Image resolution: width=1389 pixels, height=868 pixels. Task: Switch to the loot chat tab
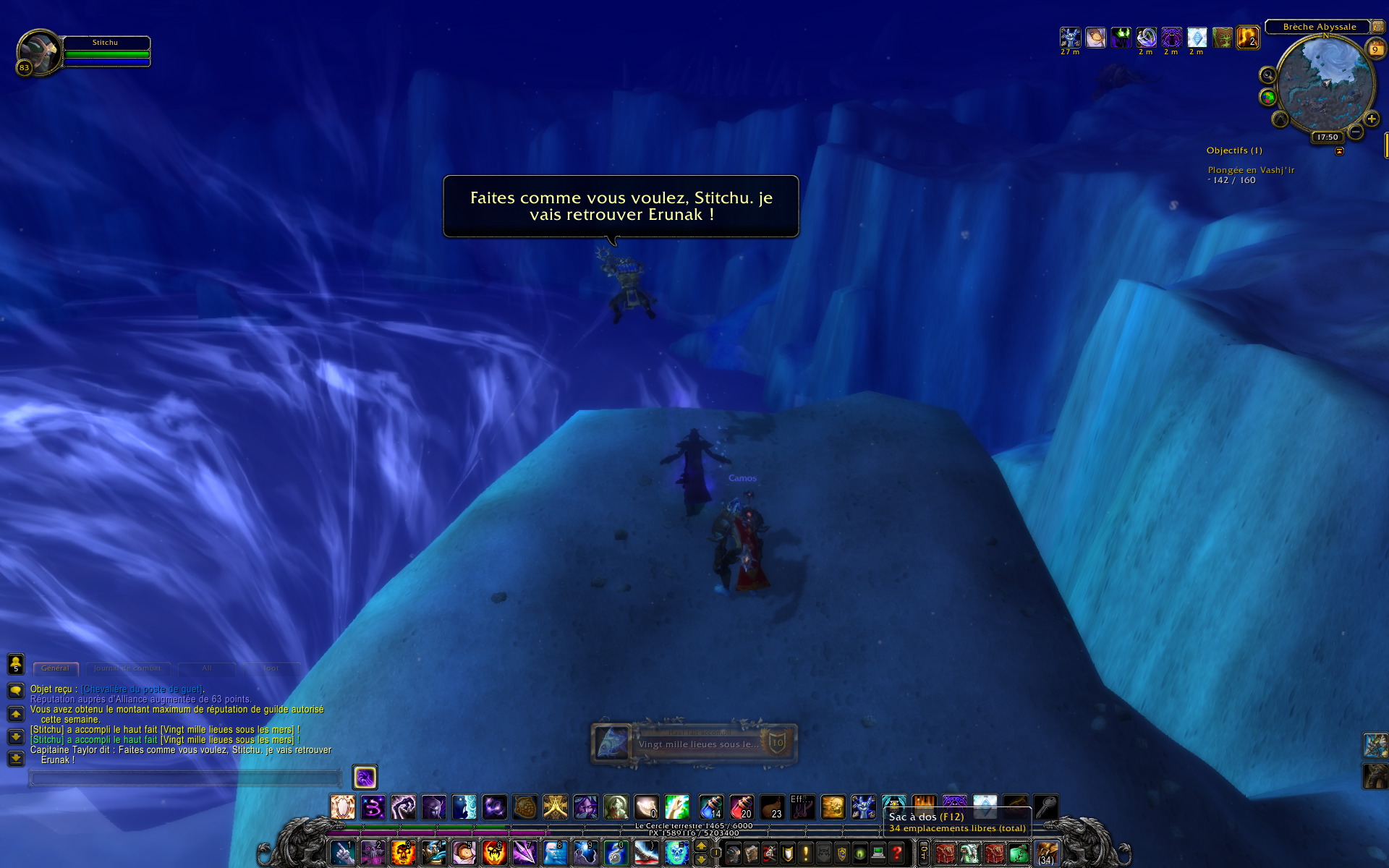[x=271, y=668]
